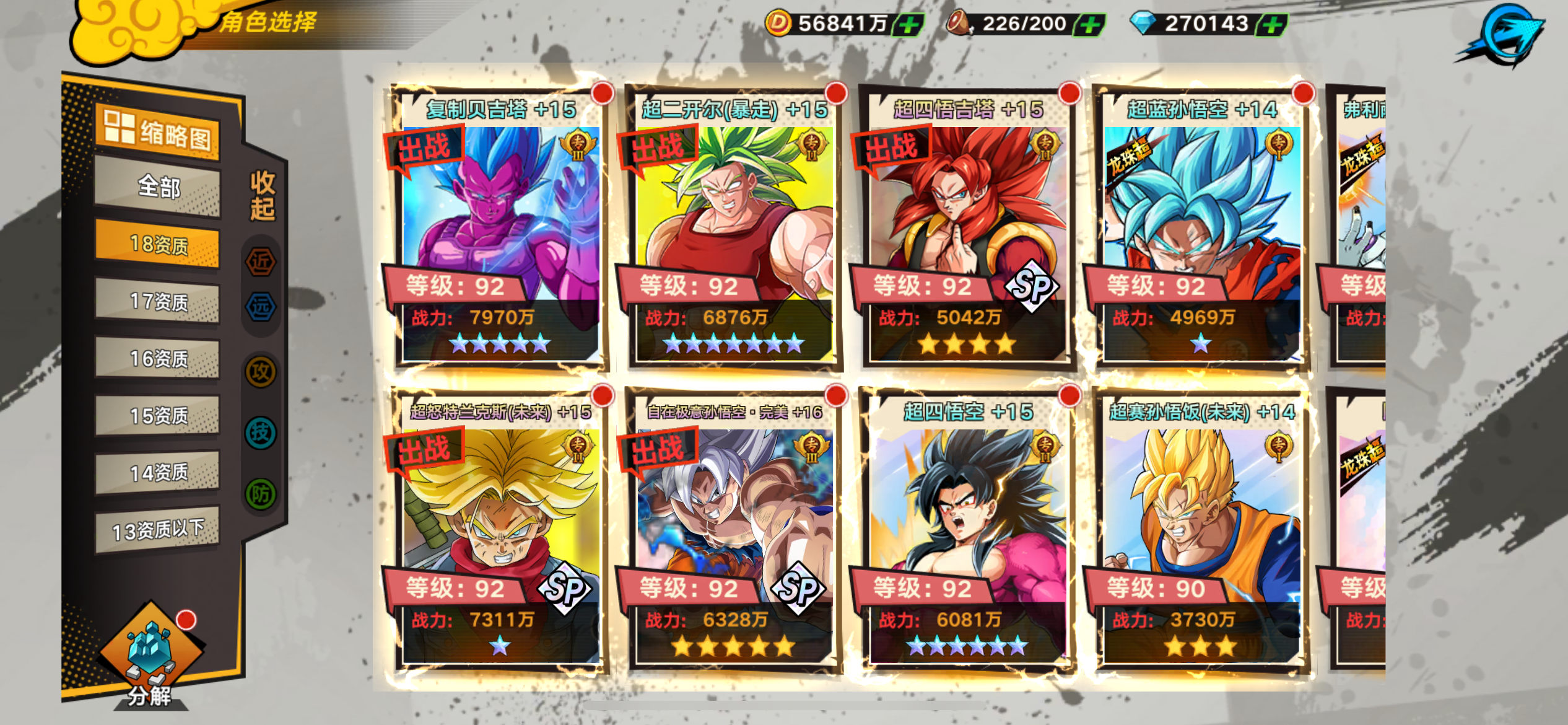Pick the 超四悟空 +15 character card
The image size is (1568, 725).
click(967, 532)
